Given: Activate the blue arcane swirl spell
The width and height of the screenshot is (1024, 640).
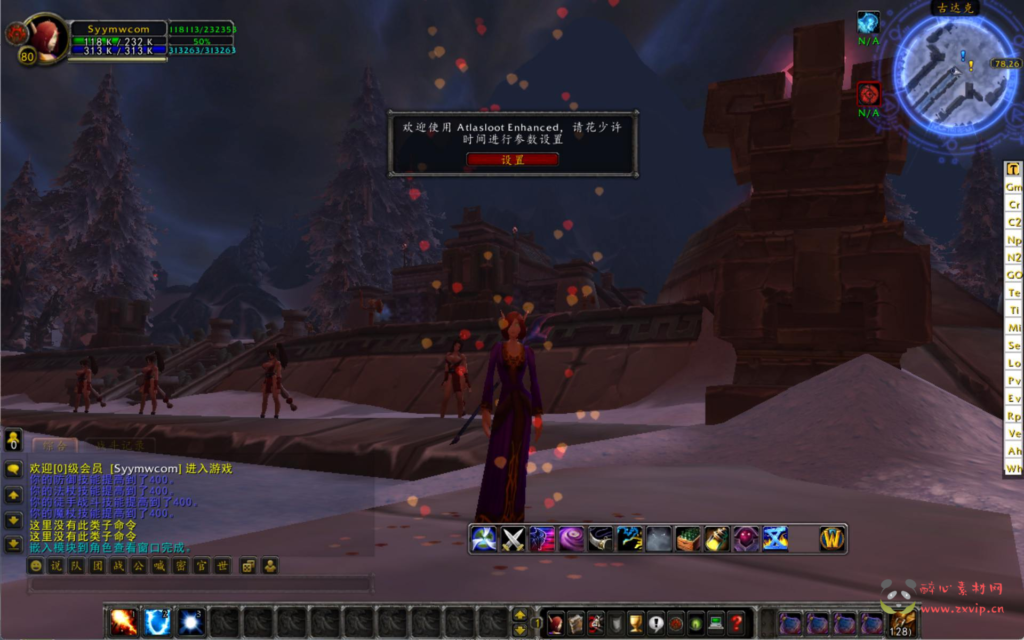Looking at the screenshot, I should (157, 623).
